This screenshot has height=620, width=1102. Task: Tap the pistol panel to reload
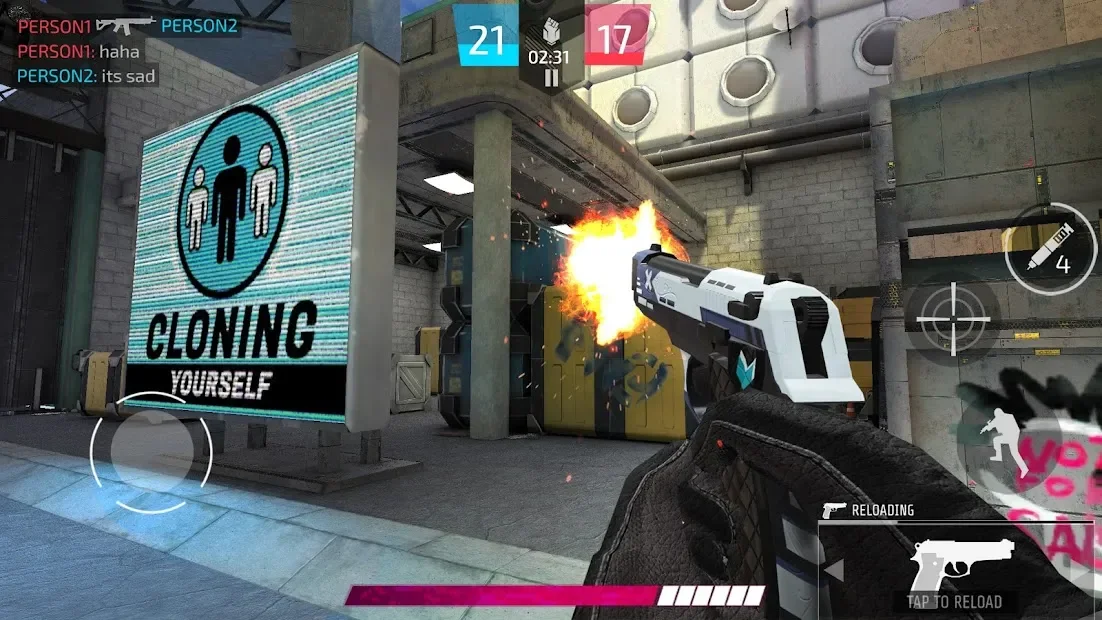coord(953,572)
